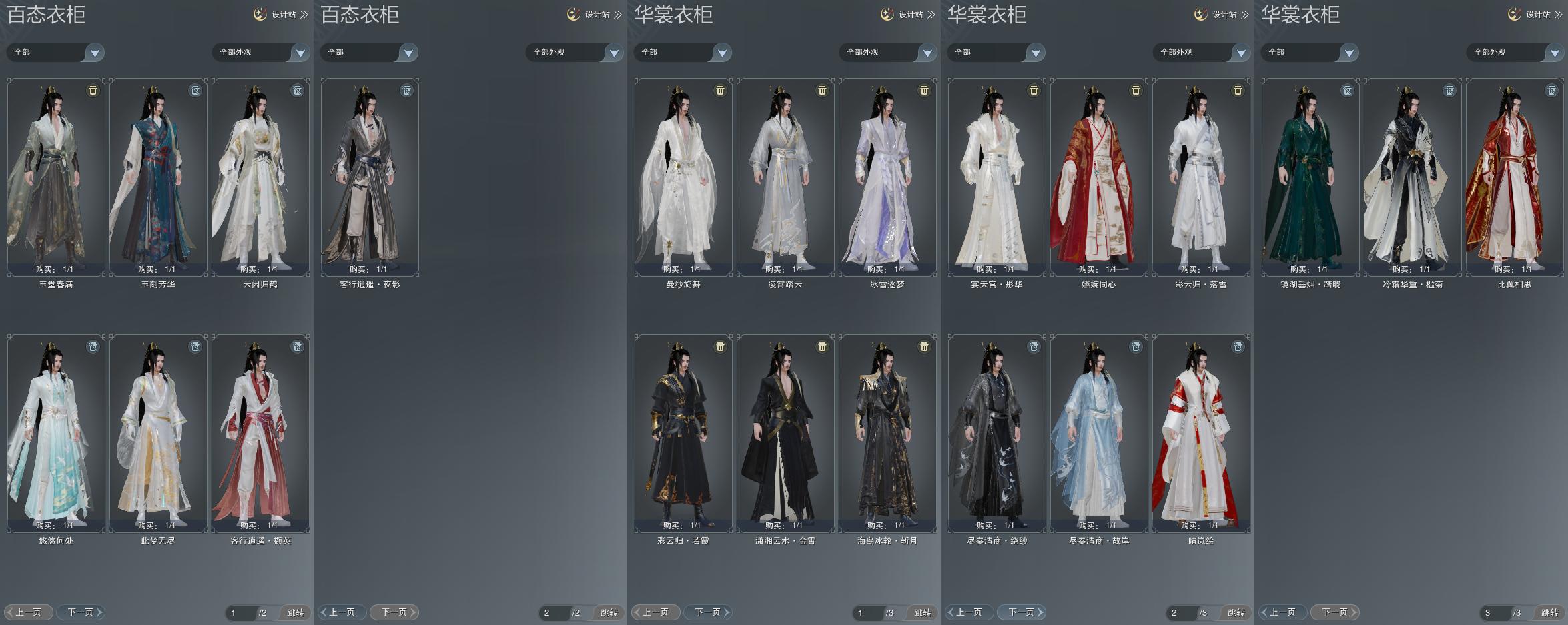Select the 玉堂春满 outfit card

pyautogui.click(x=56, y=177)
